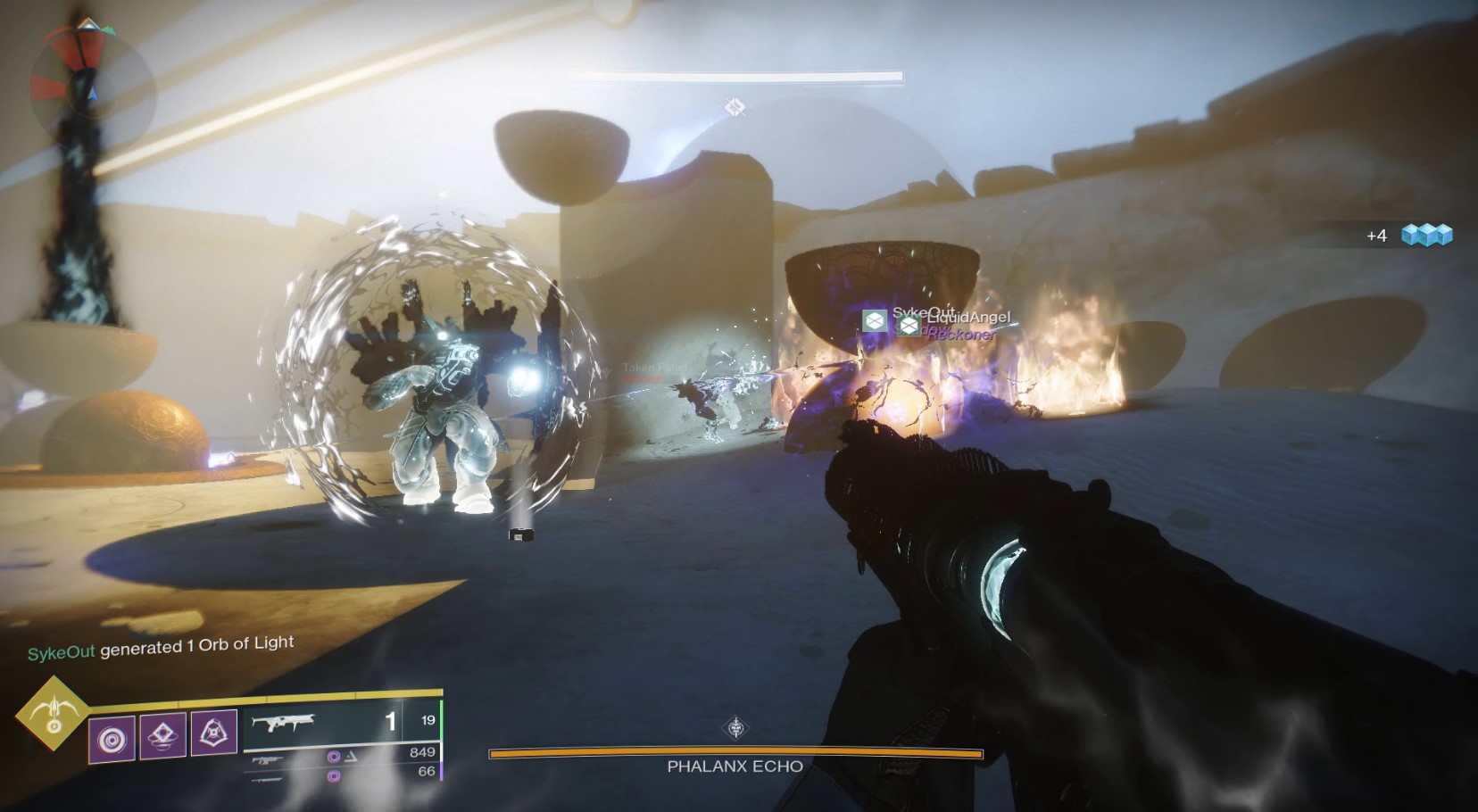Trigger the diamond-over-rings melee ability

click(x=162, y=736)
